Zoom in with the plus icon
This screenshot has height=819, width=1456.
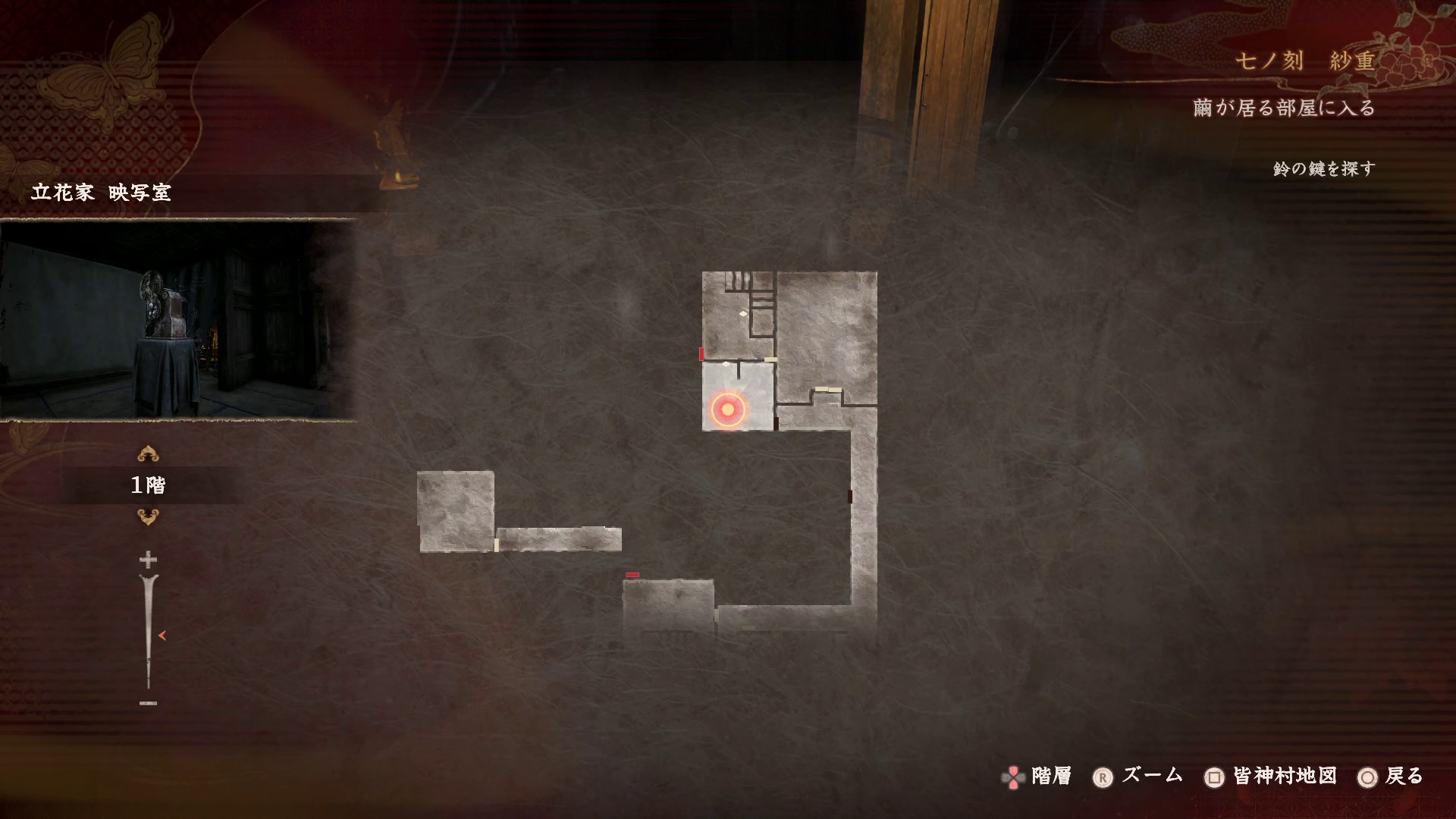[148, 560]
